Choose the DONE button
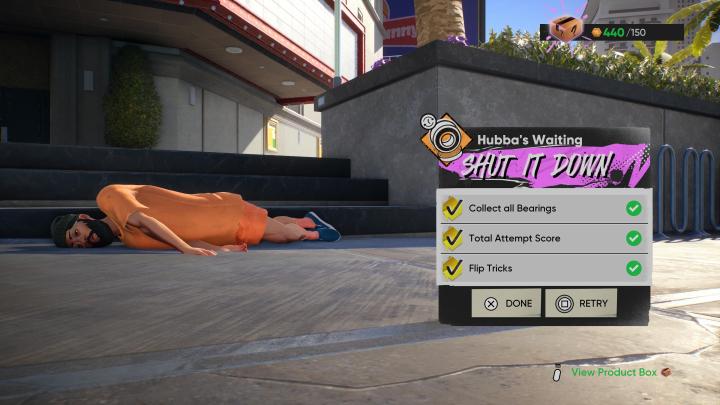 (x=506, y=303)
